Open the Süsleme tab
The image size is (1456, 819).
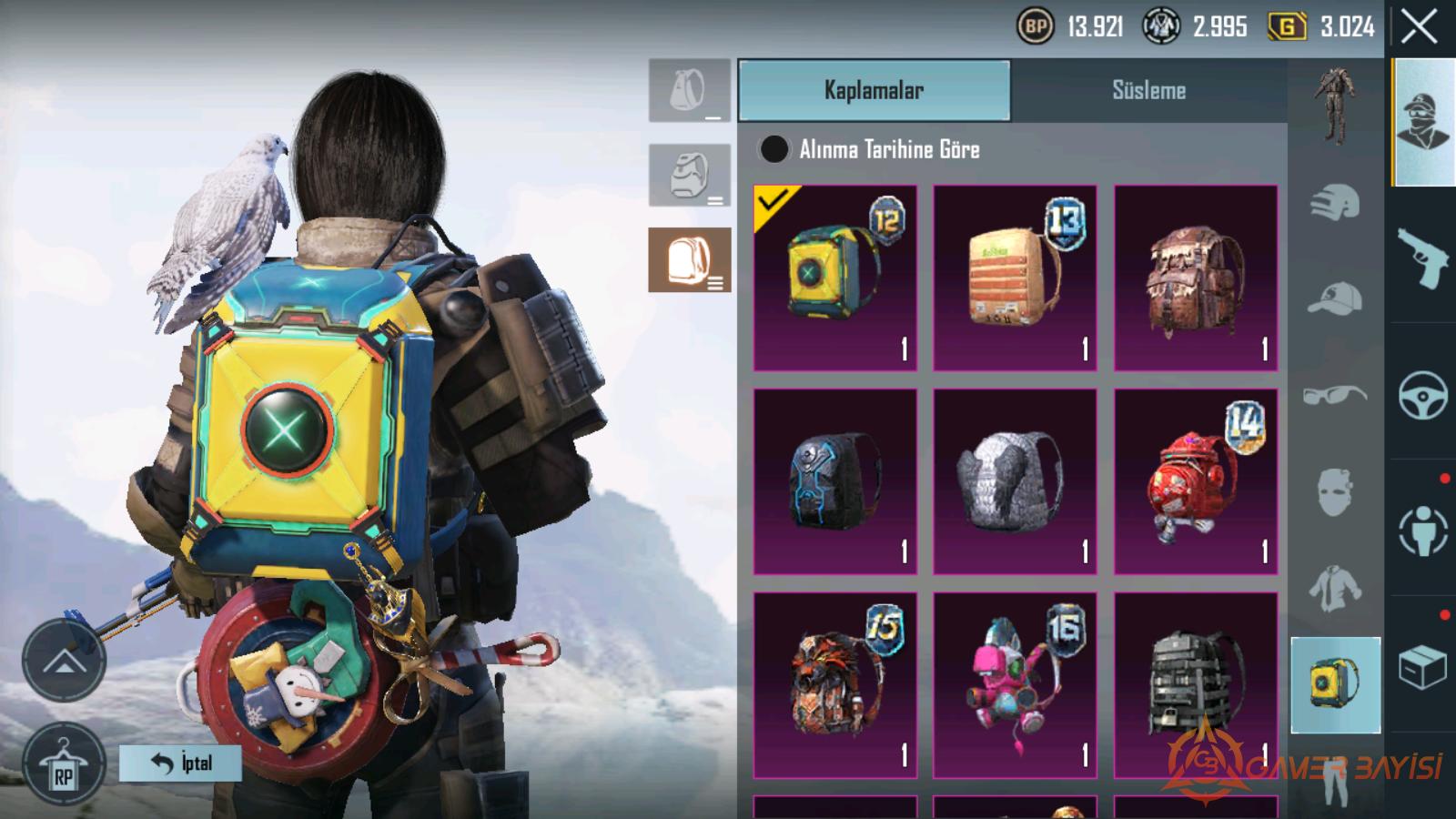coord(1148,90)
